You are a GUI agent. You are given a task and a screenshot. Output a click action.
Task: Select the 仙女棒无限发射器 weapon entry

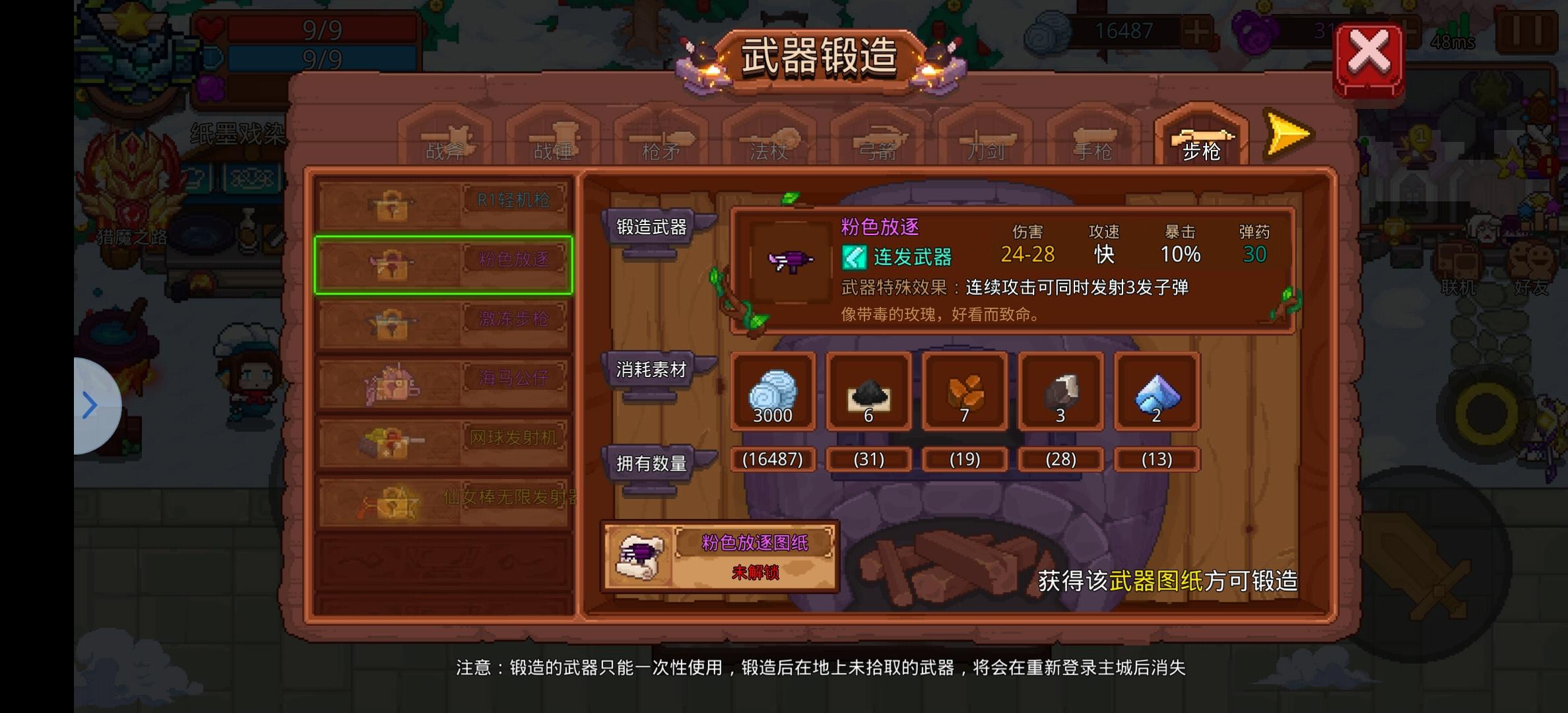[443, 500]
